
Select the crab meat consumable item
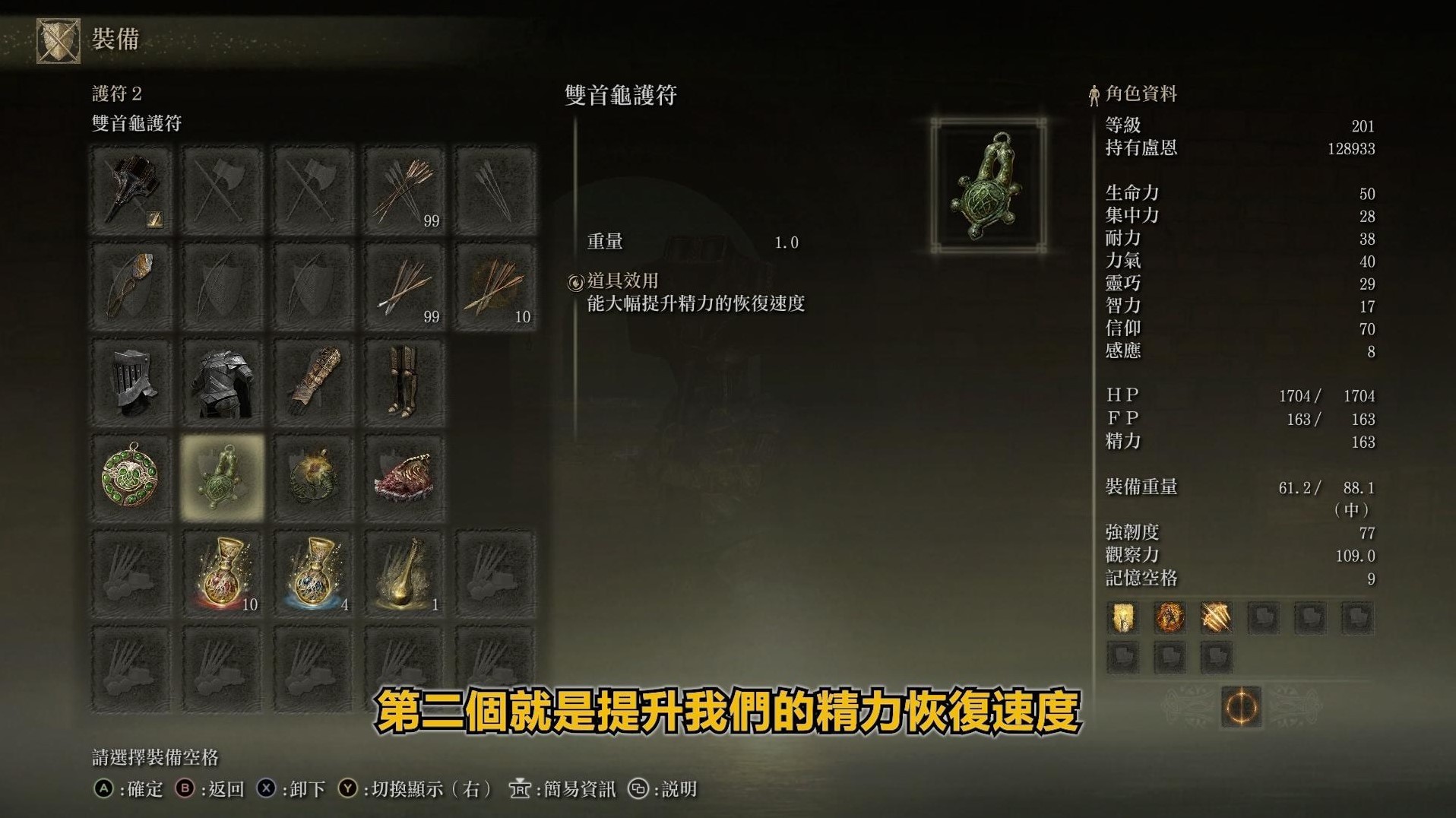405,477
